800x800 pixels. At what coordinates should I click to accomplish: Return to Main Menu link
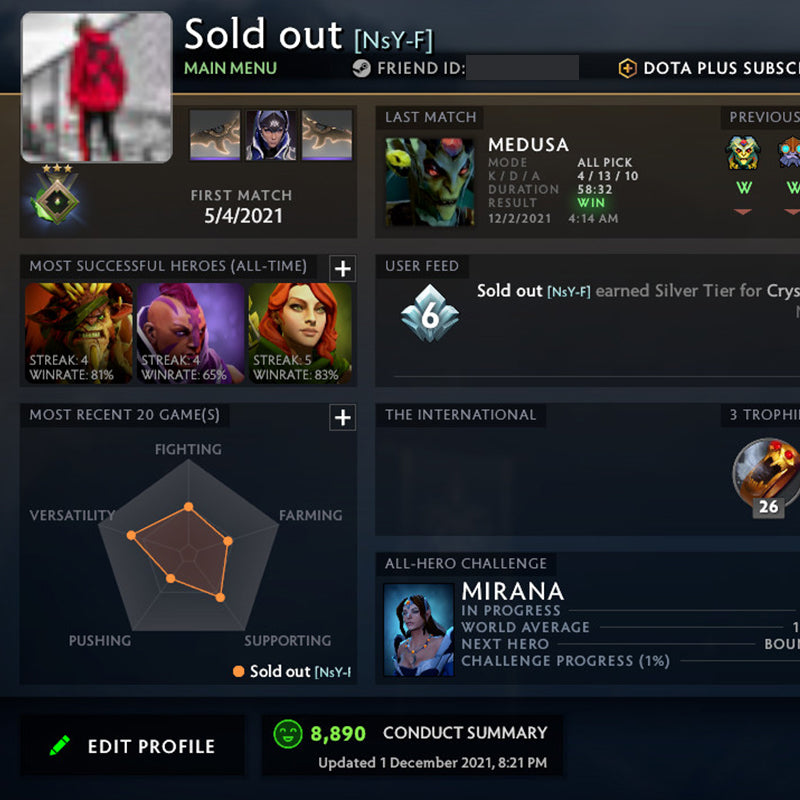(230, 69)
